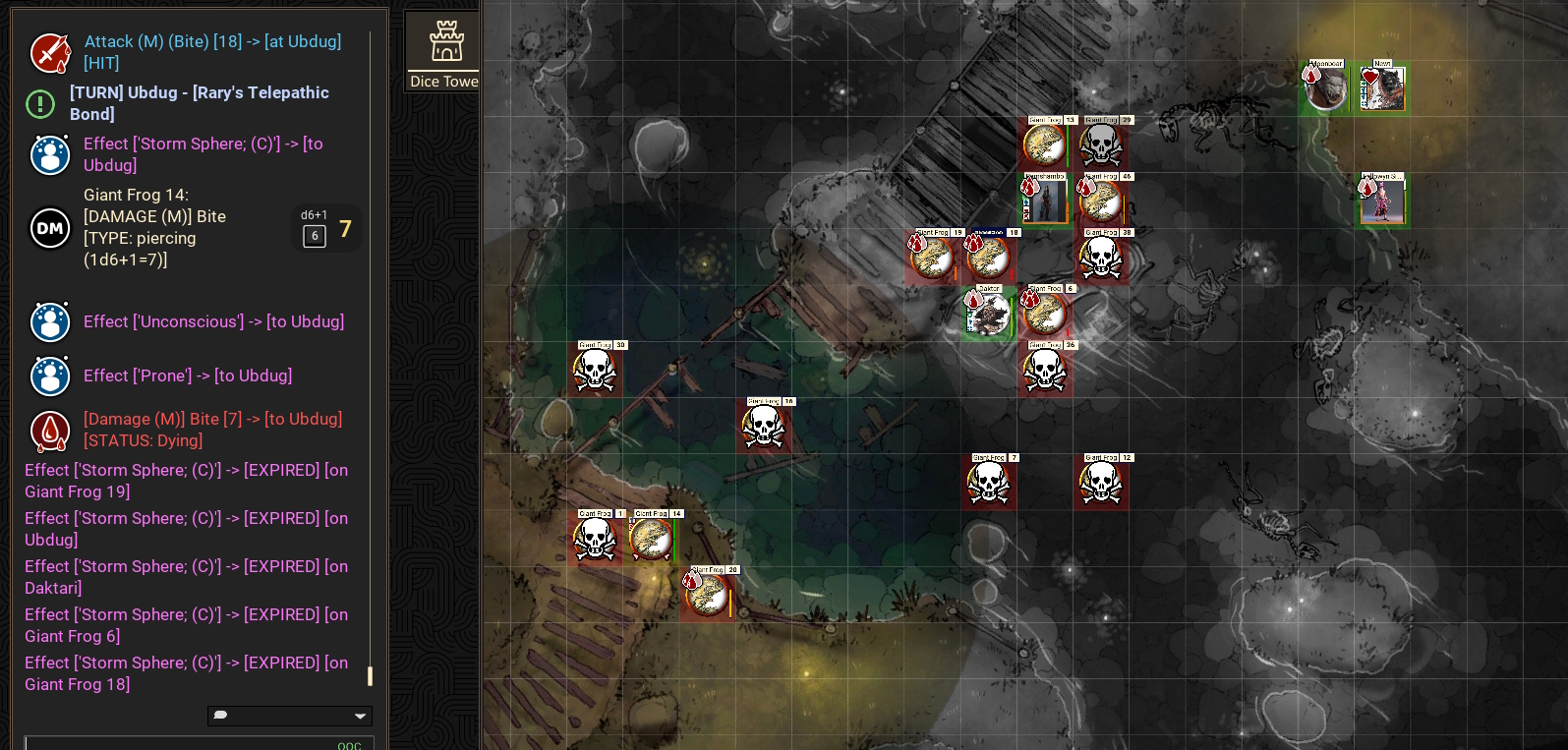Select the Giant Frog 6 token

point(1045,315)
